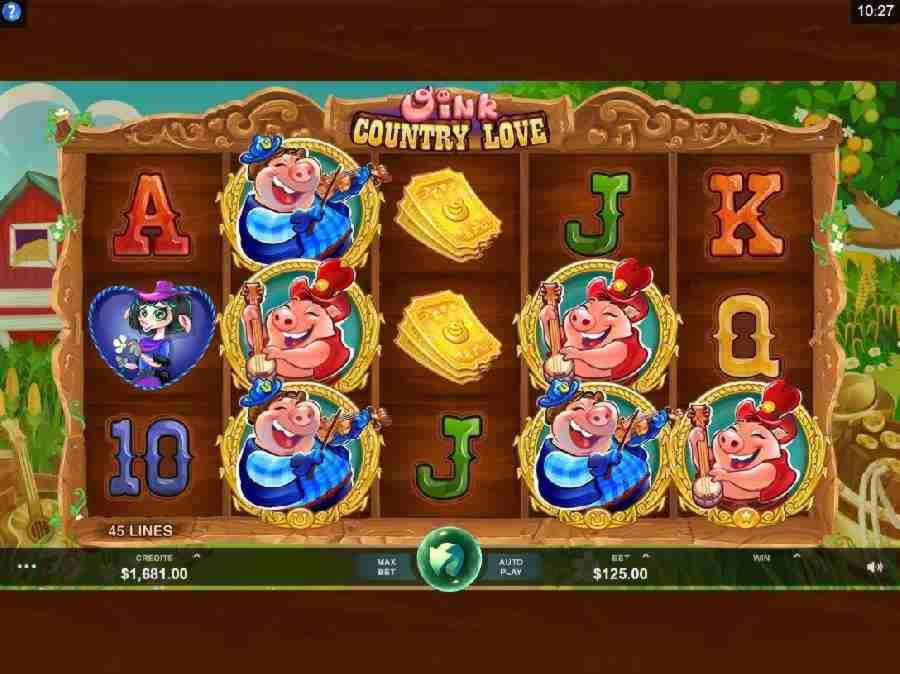Turn on Auto Play
The image size is (900, 674).
[x=511, y=567]
